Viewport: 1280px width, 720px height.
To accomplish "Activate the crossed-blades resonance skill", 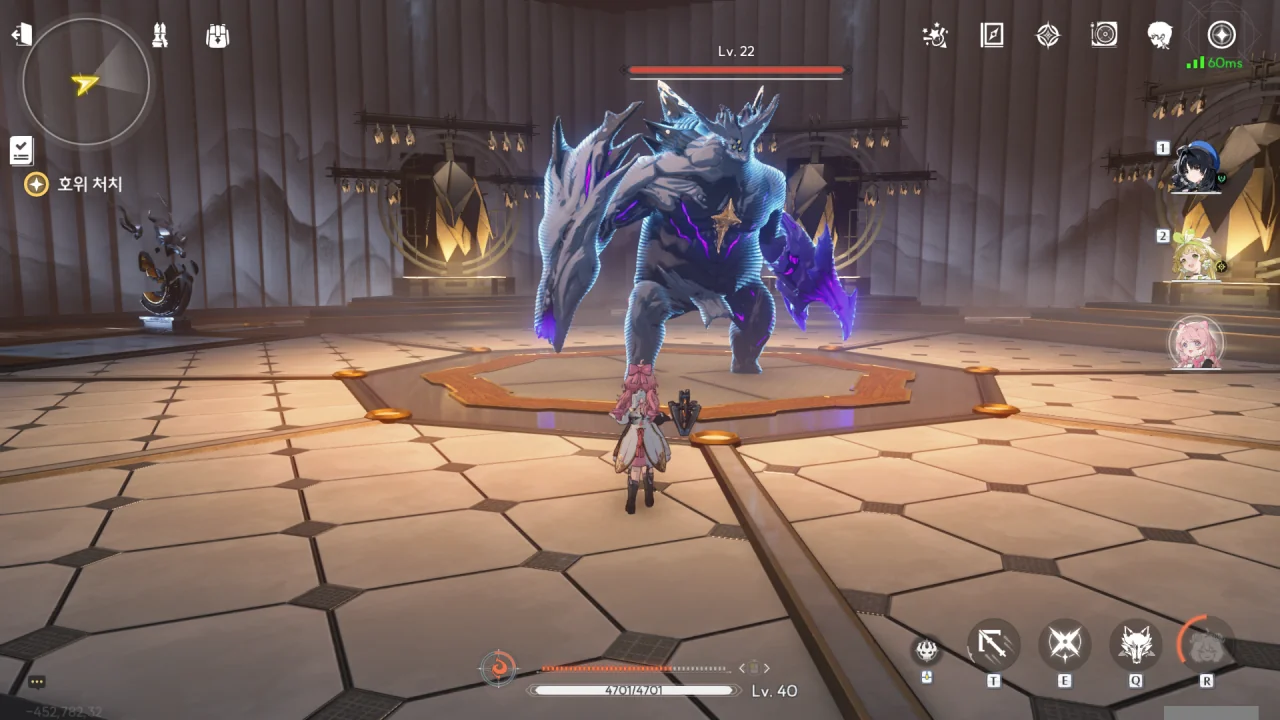I will tap(1064, 645).
